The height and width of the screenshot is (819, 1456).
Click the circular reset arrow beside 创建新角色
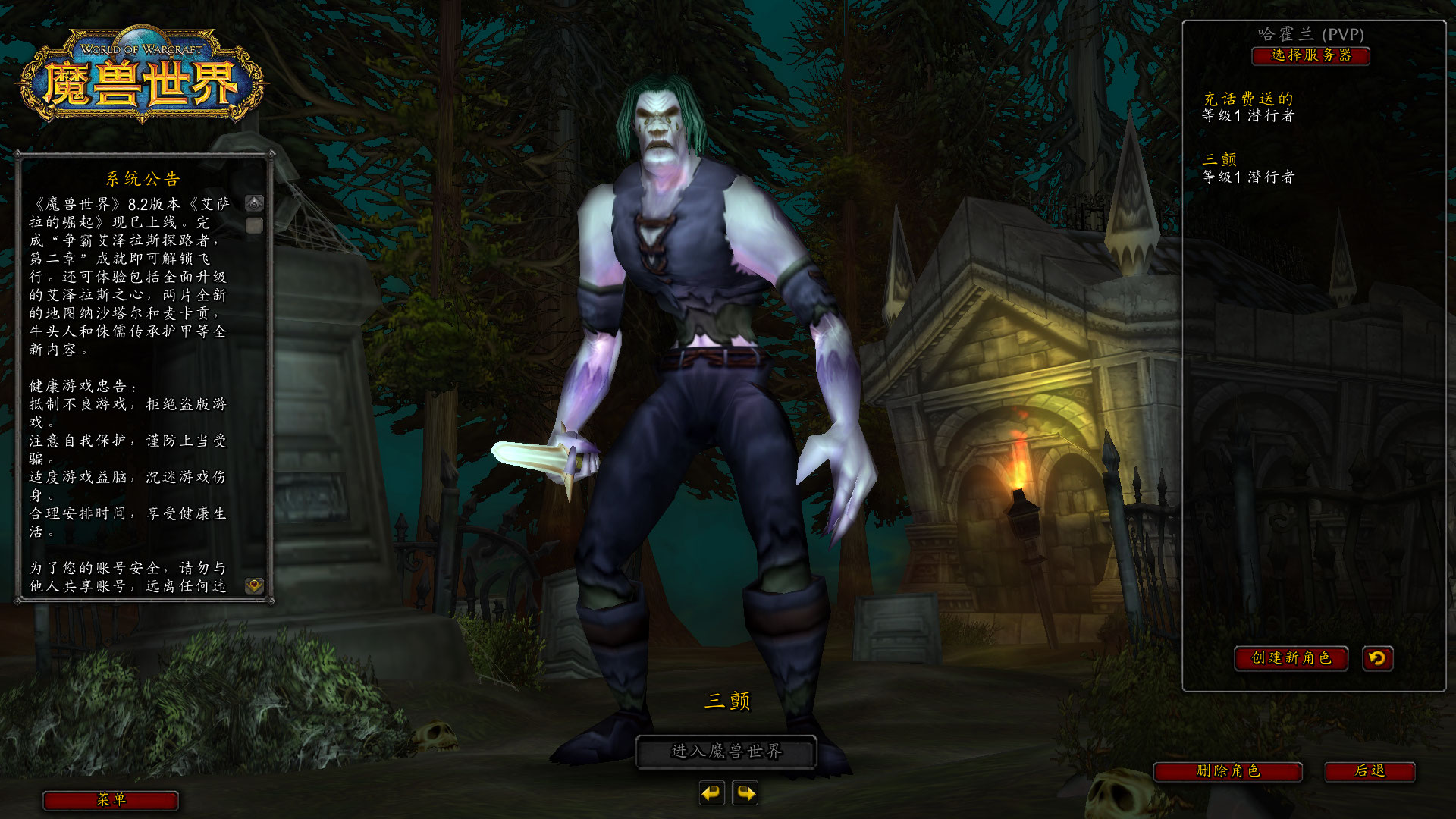[x=1378, y=659]
